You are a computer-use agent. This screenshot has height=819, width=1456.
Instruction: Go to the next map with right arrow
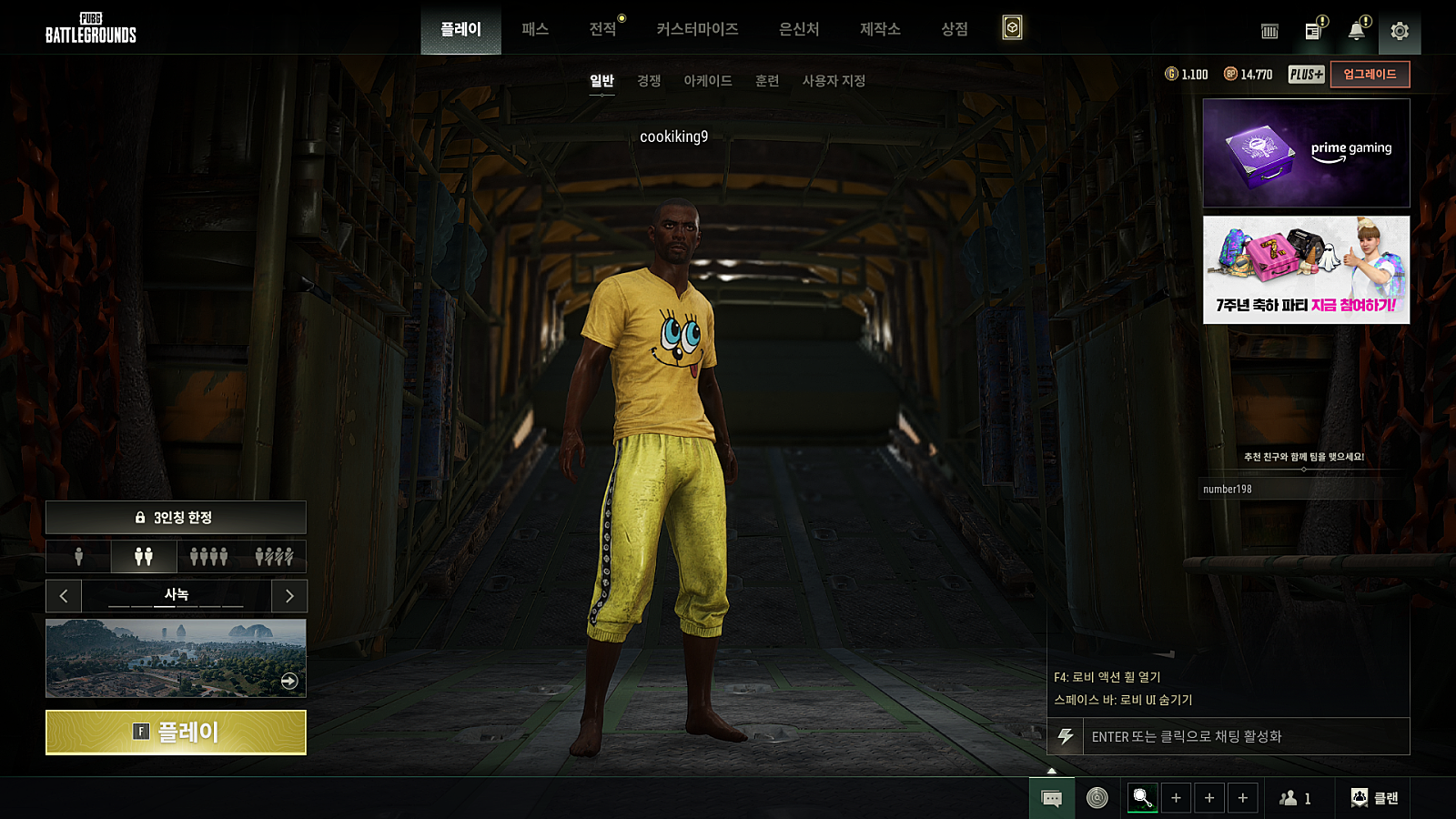click(x=289, y=596)
